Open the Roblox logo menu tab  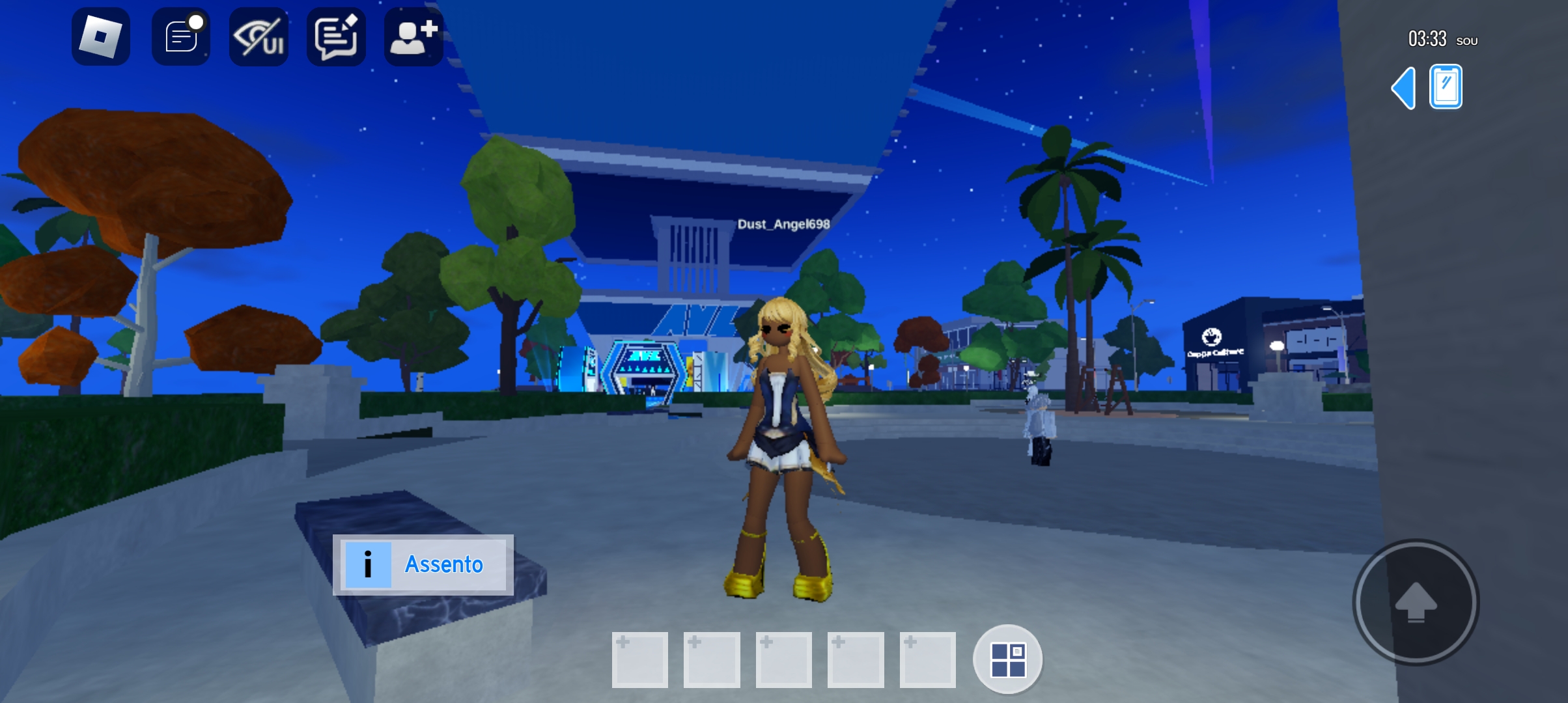coord(101,36)
